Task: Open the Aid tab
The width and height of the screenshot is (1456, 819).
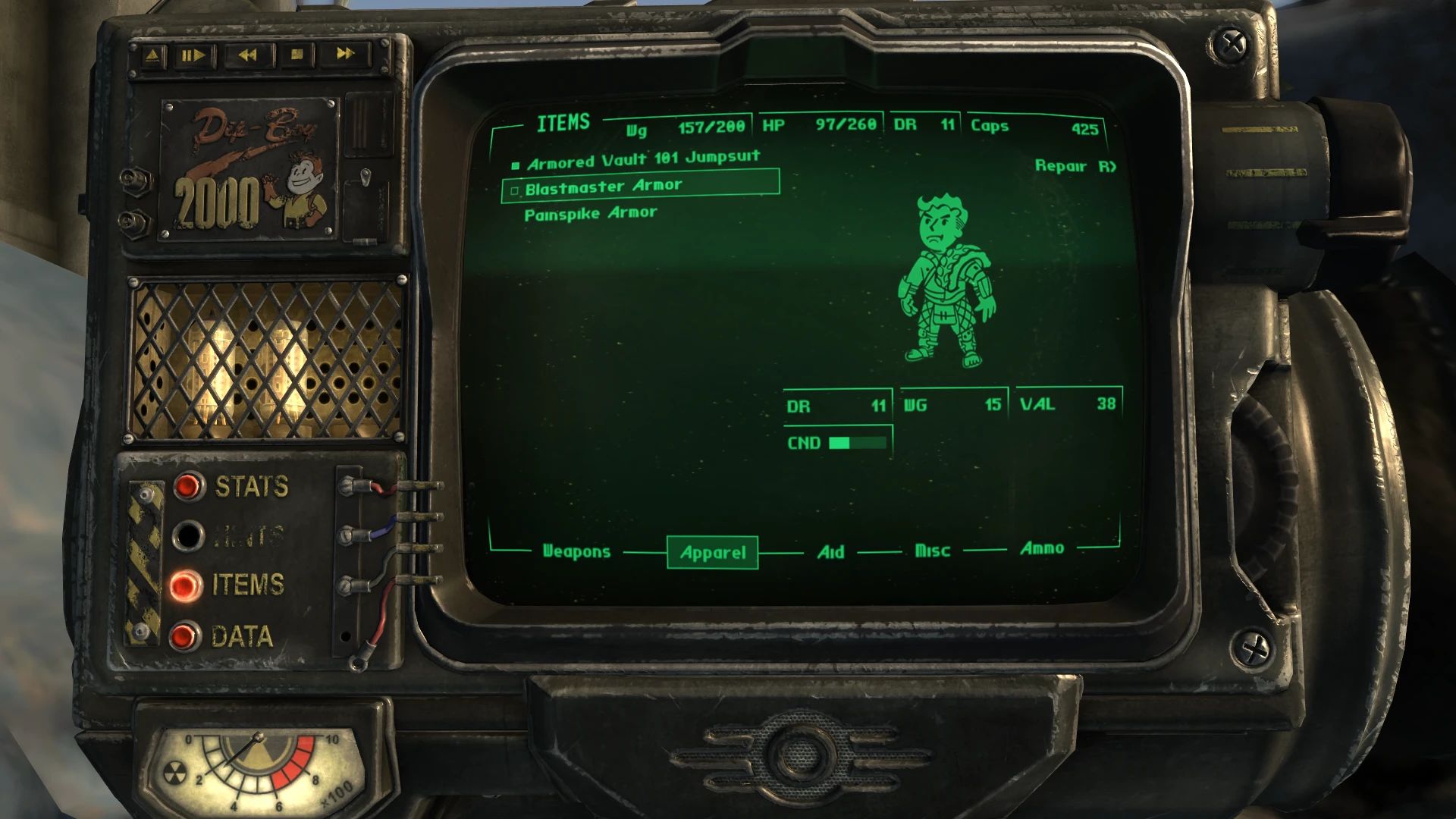Action: [832, 552]
